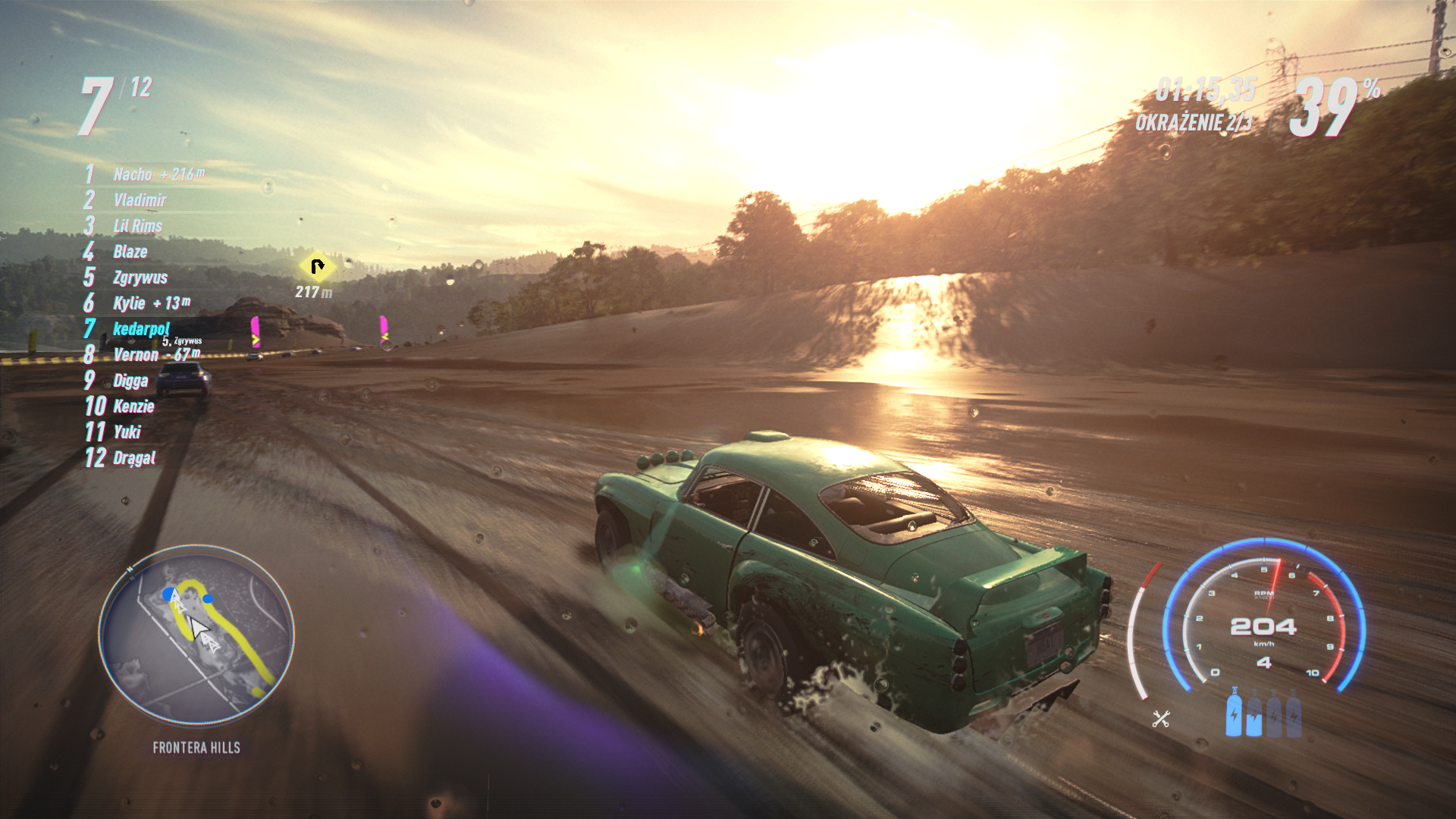The width and height of the screenshot is (1456, 819).
Task: Choose Lil Rims leaderboard row
Action: (x=137, y=226)
